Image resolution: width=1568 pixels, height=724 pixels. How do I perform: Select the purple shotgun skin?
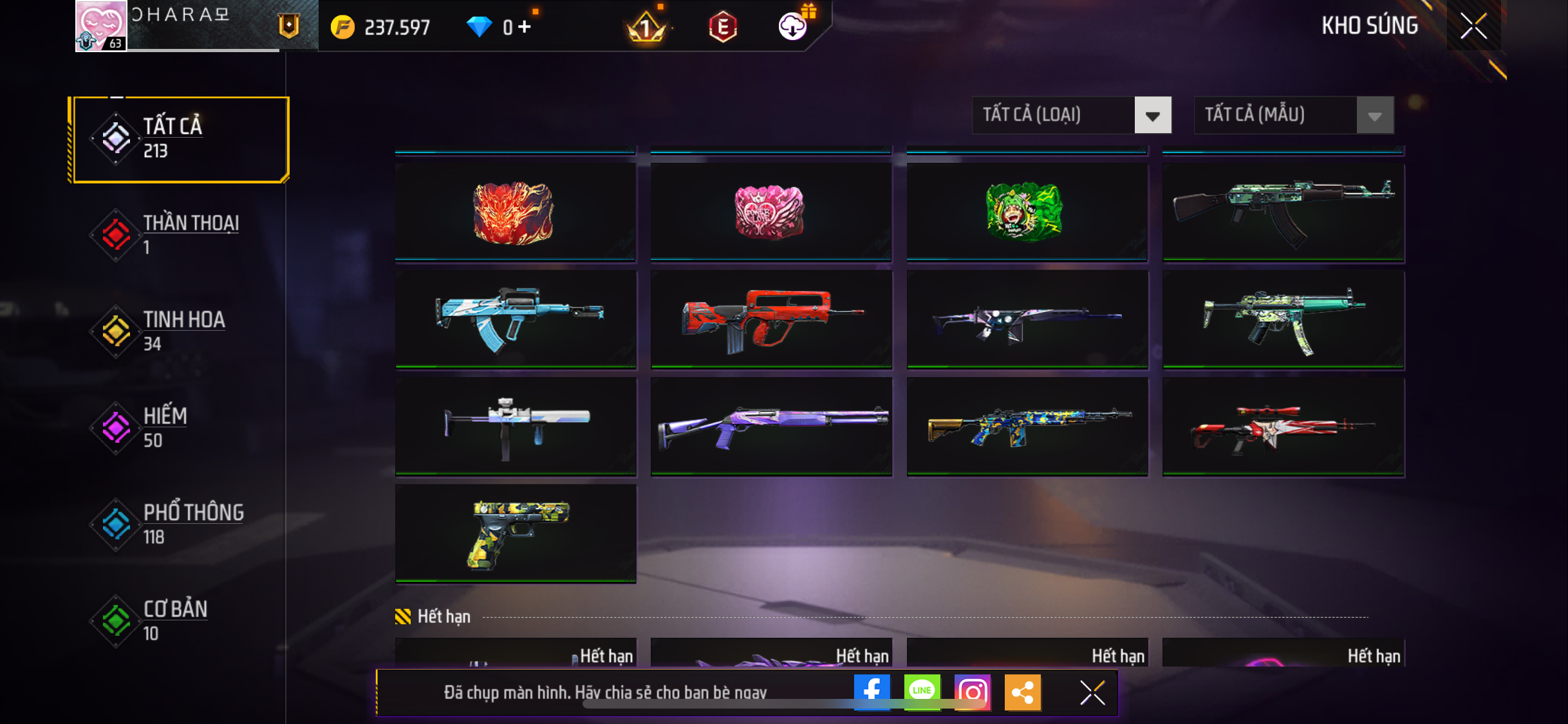(770, 426)
